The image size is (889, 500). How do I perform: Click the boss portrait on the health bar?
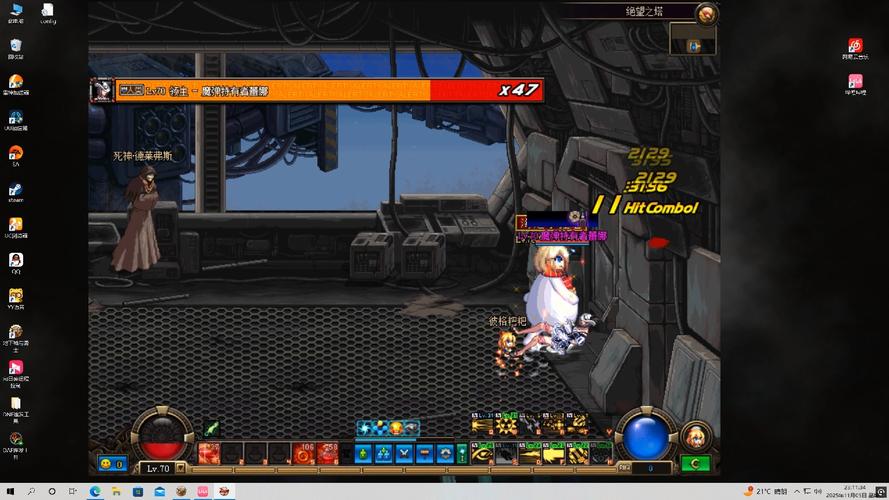tap(102, 90)
